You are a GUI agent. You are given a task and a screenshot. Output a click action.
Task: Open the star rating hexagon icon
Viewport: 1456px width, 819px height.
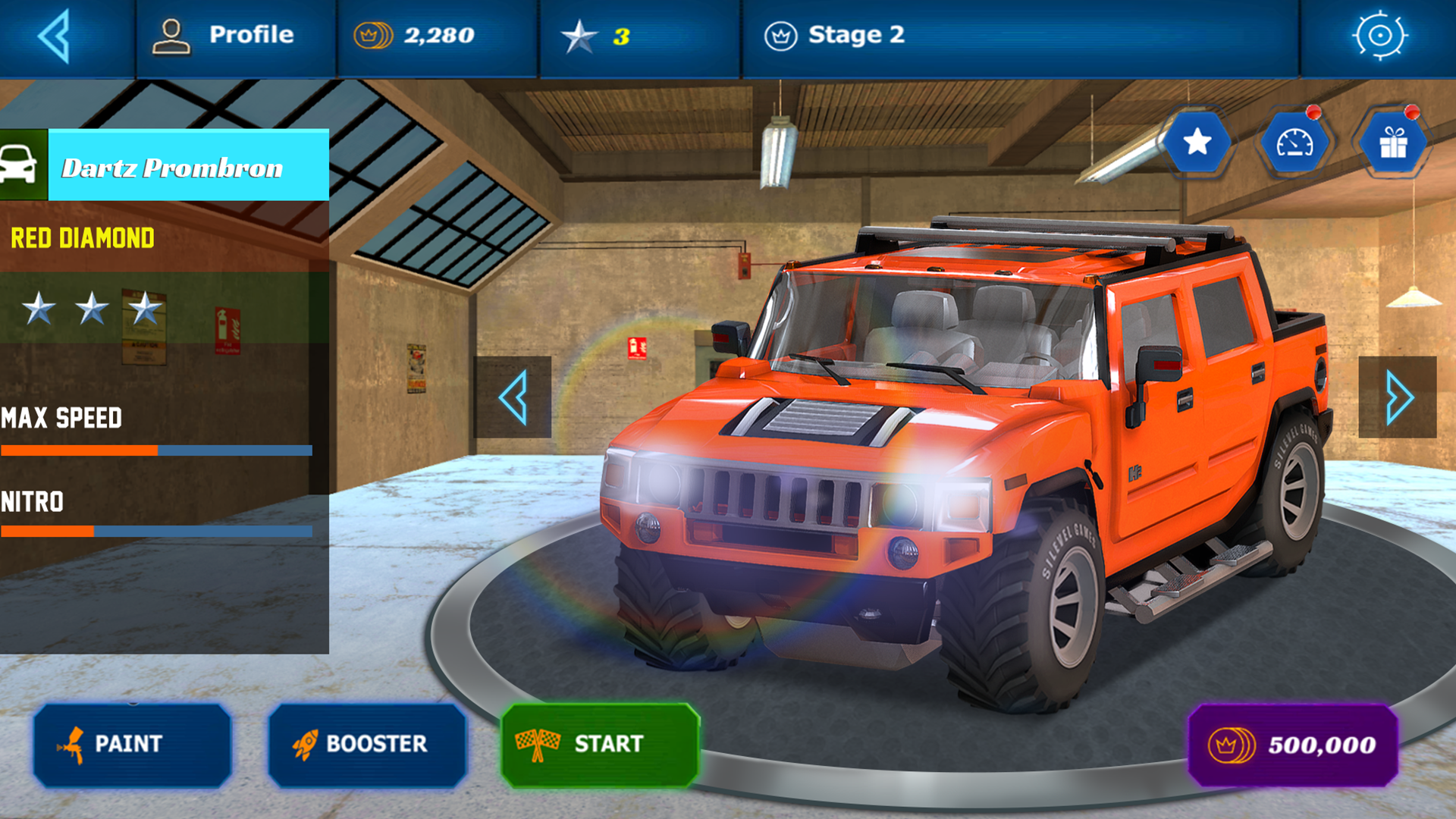click(x=1197, y=141)
